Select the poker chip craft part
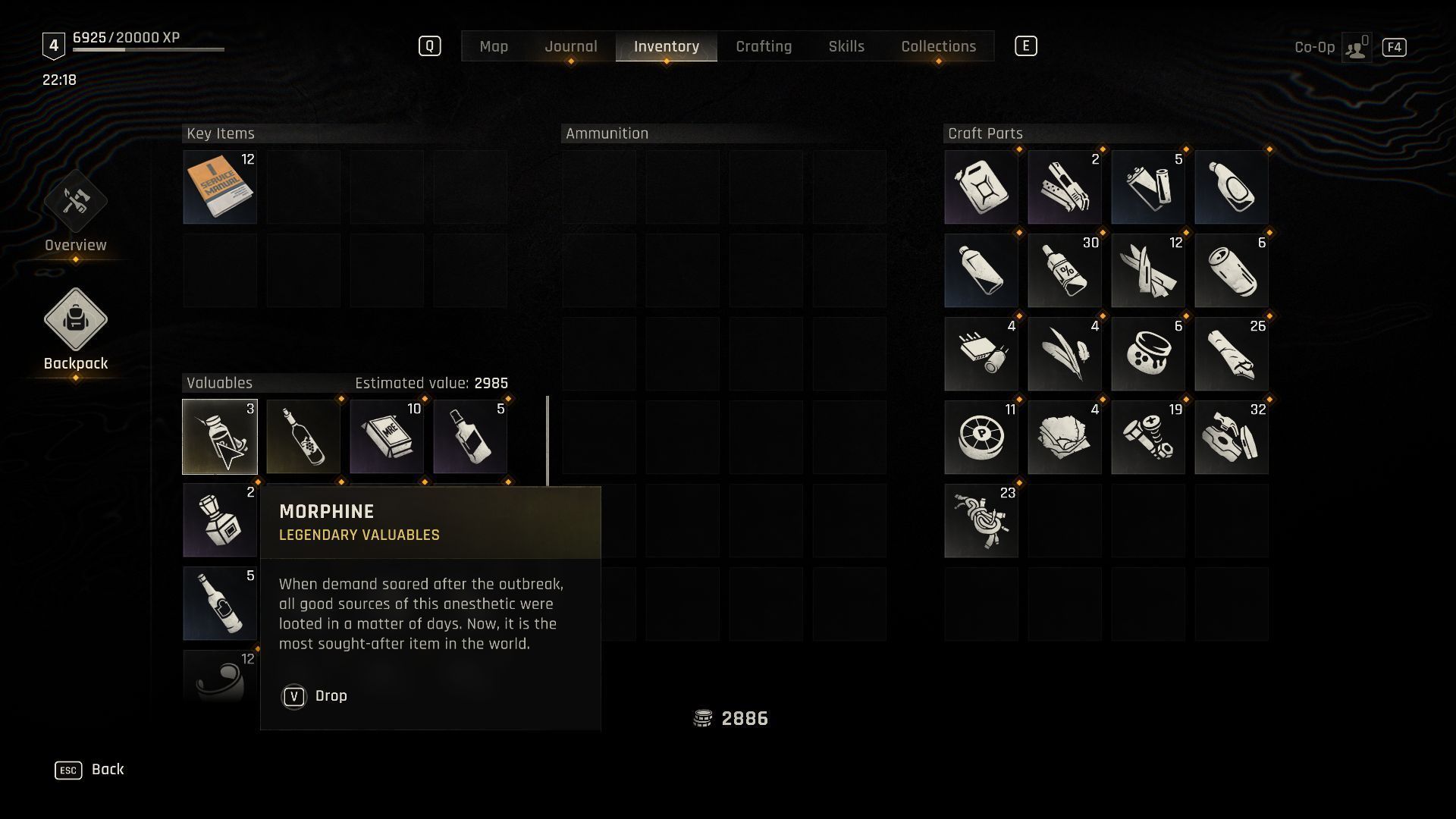This screenshot has width=1456, height=819. pos(981,438)
